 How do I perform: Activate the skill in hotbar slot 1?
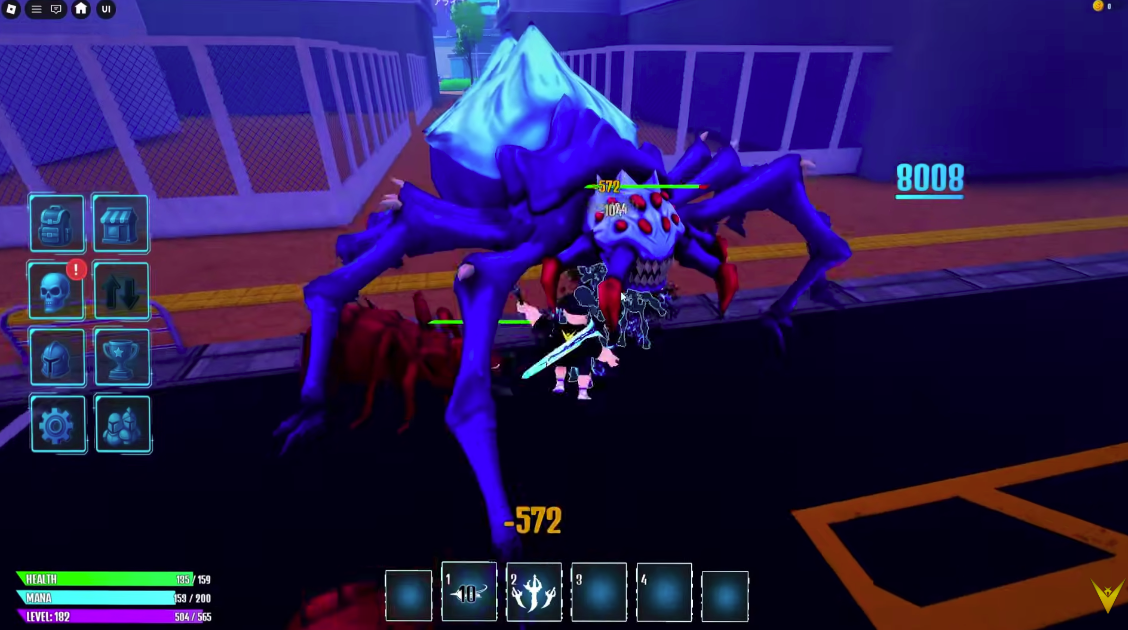click(469, 592)
